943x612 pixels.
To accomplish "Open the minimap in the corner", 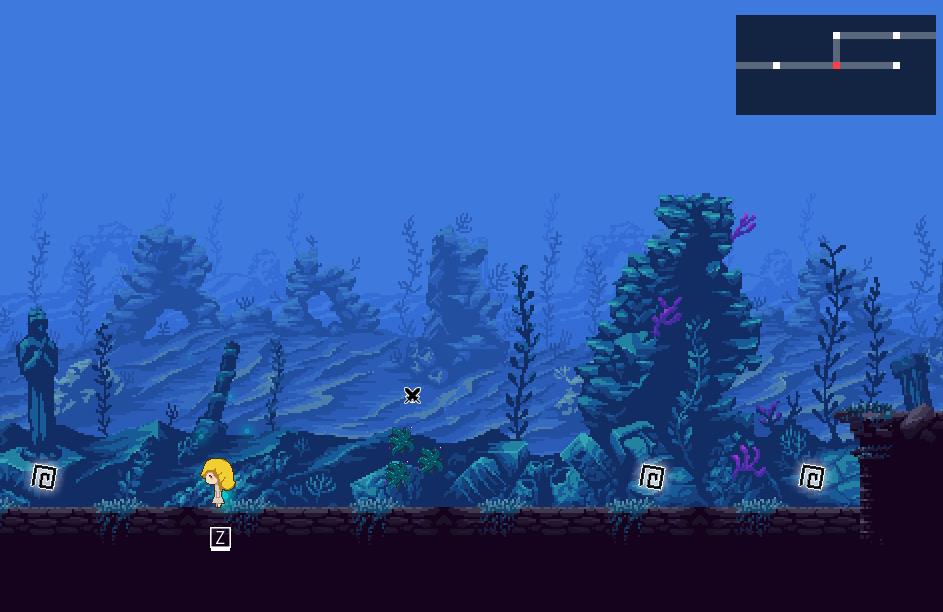I will tap(835, 64).
